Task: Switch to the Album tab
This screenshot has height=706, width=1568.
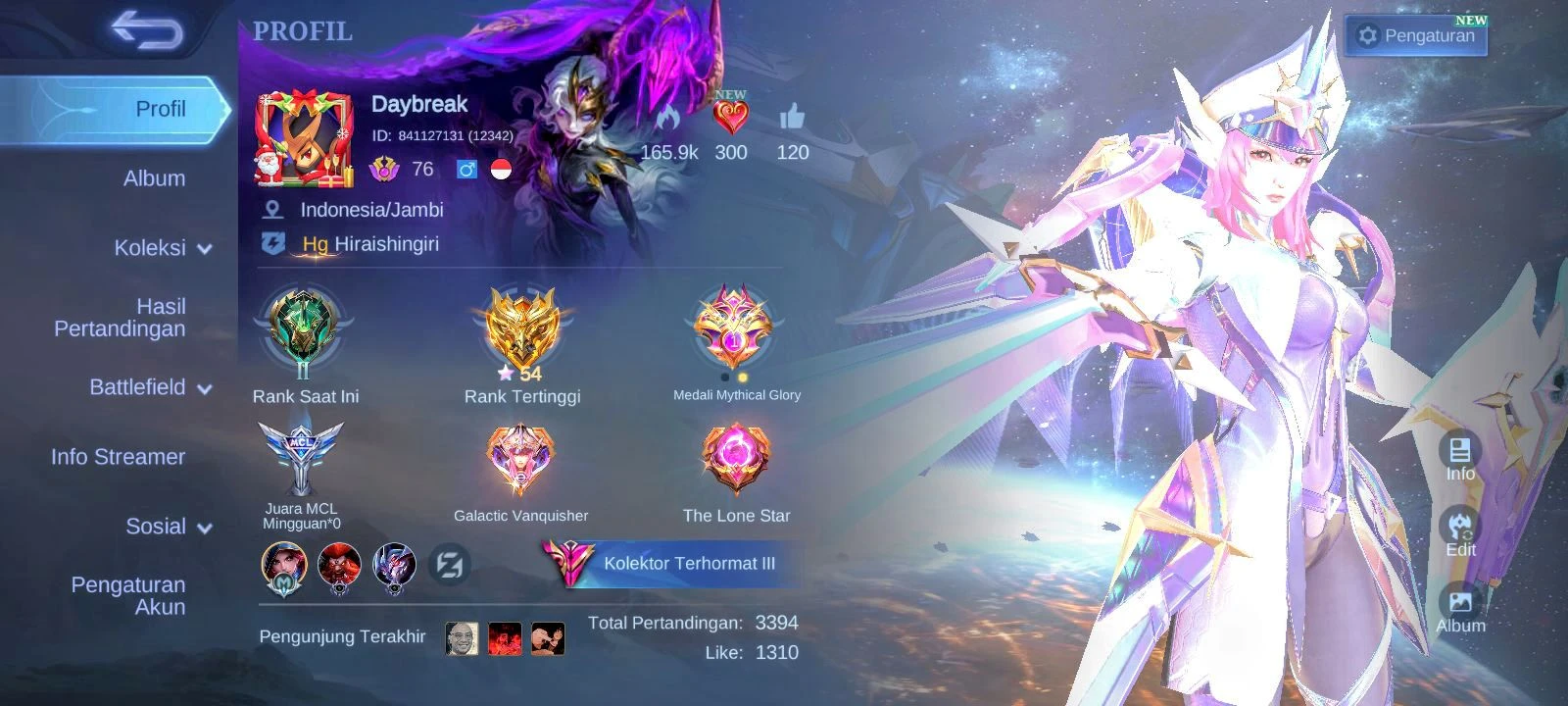Action: (x=154, y=178)
